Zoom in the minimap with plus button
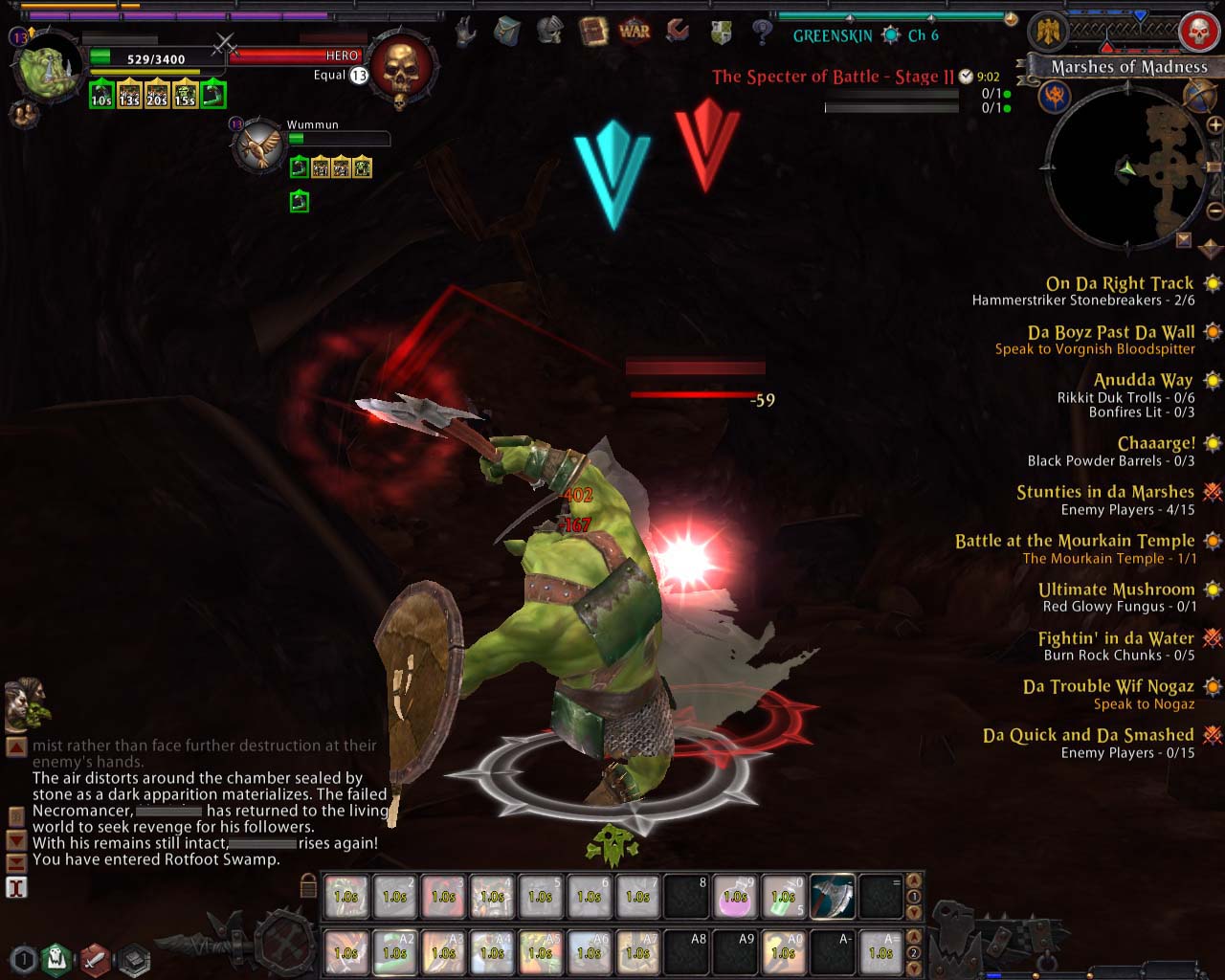The height and width of the screenshot is (980, 1225). (1215, 125)
